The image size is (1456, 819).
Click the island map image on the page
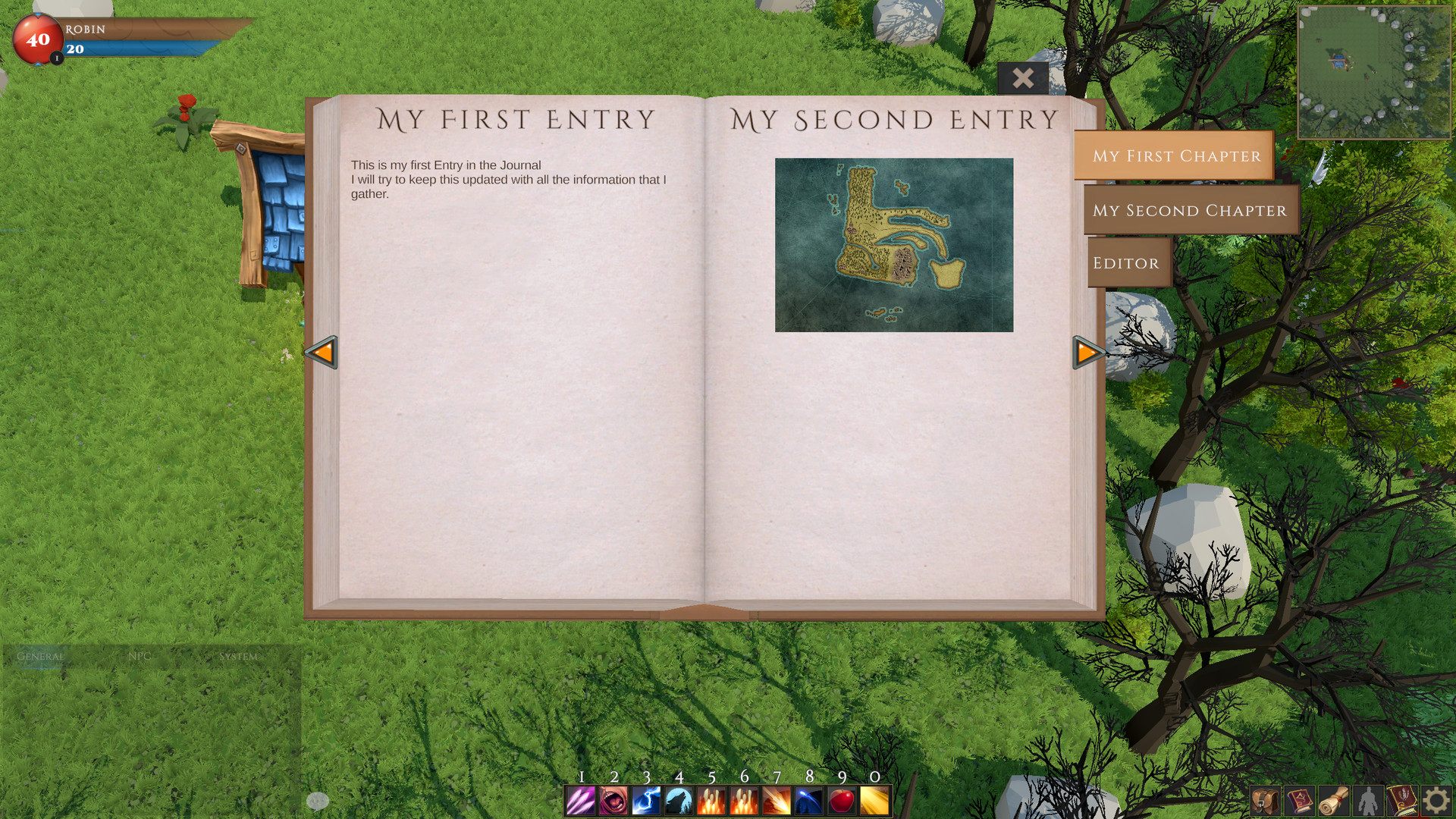(893, 244)
